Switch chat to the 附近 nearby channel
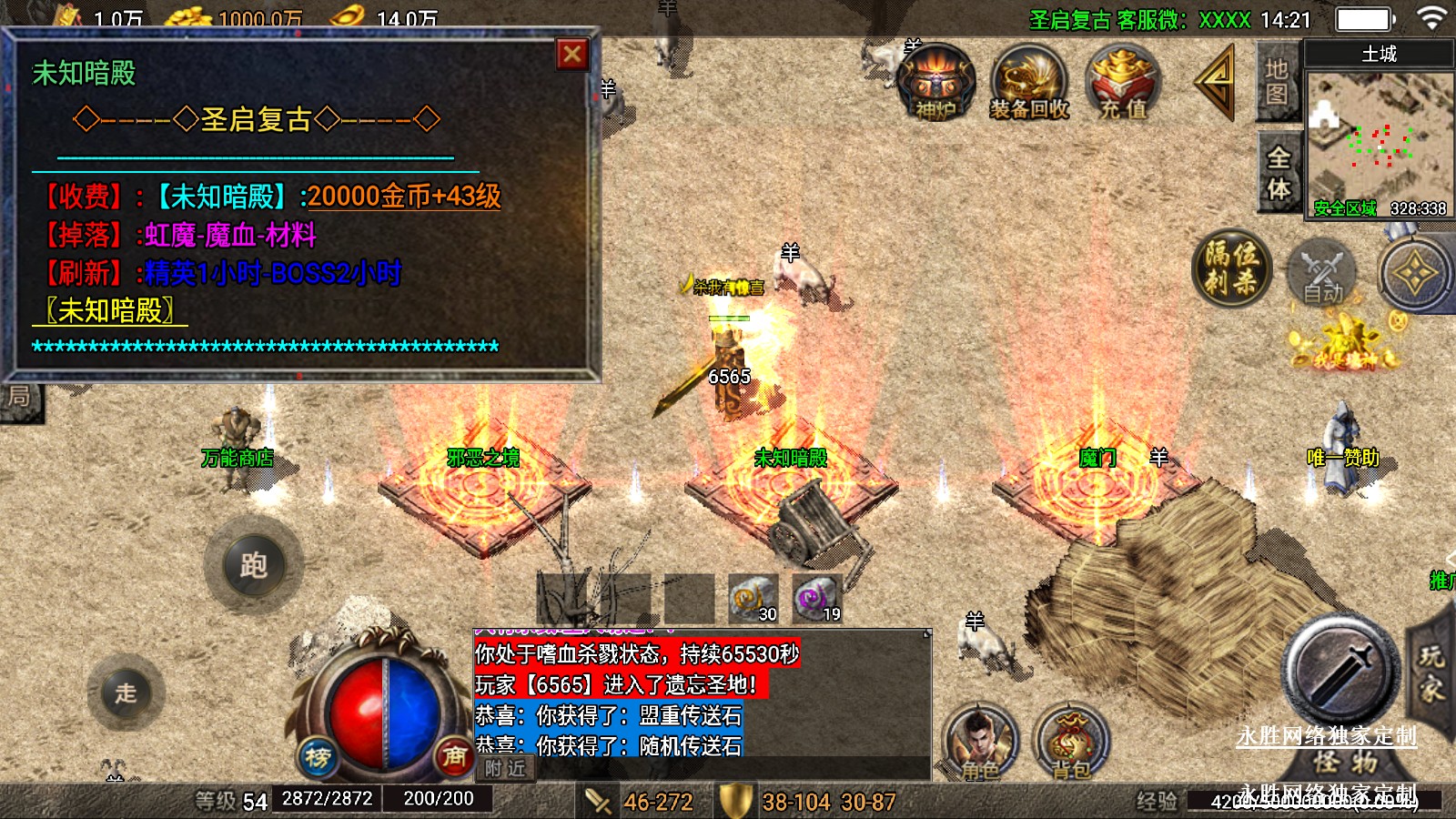The width and height of the screenshot is (1456, 819). [505, 769]
